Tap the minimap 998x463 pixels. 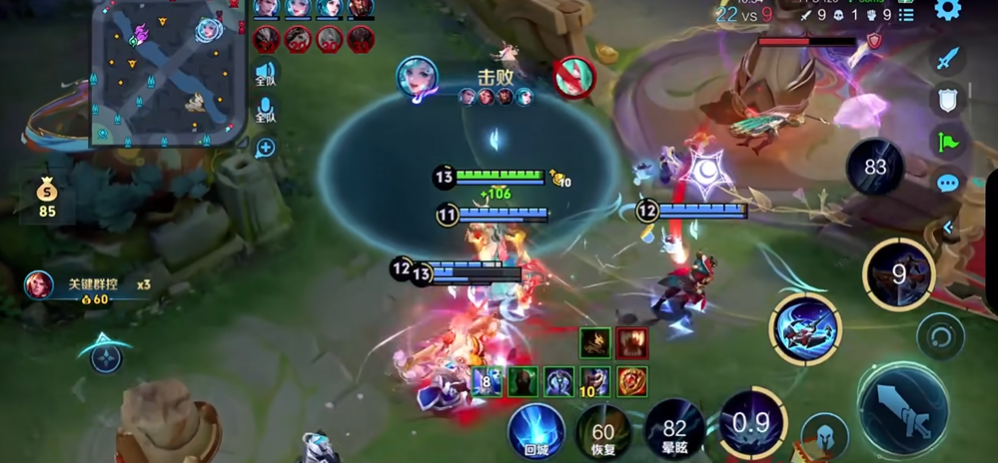click(168, 72)
